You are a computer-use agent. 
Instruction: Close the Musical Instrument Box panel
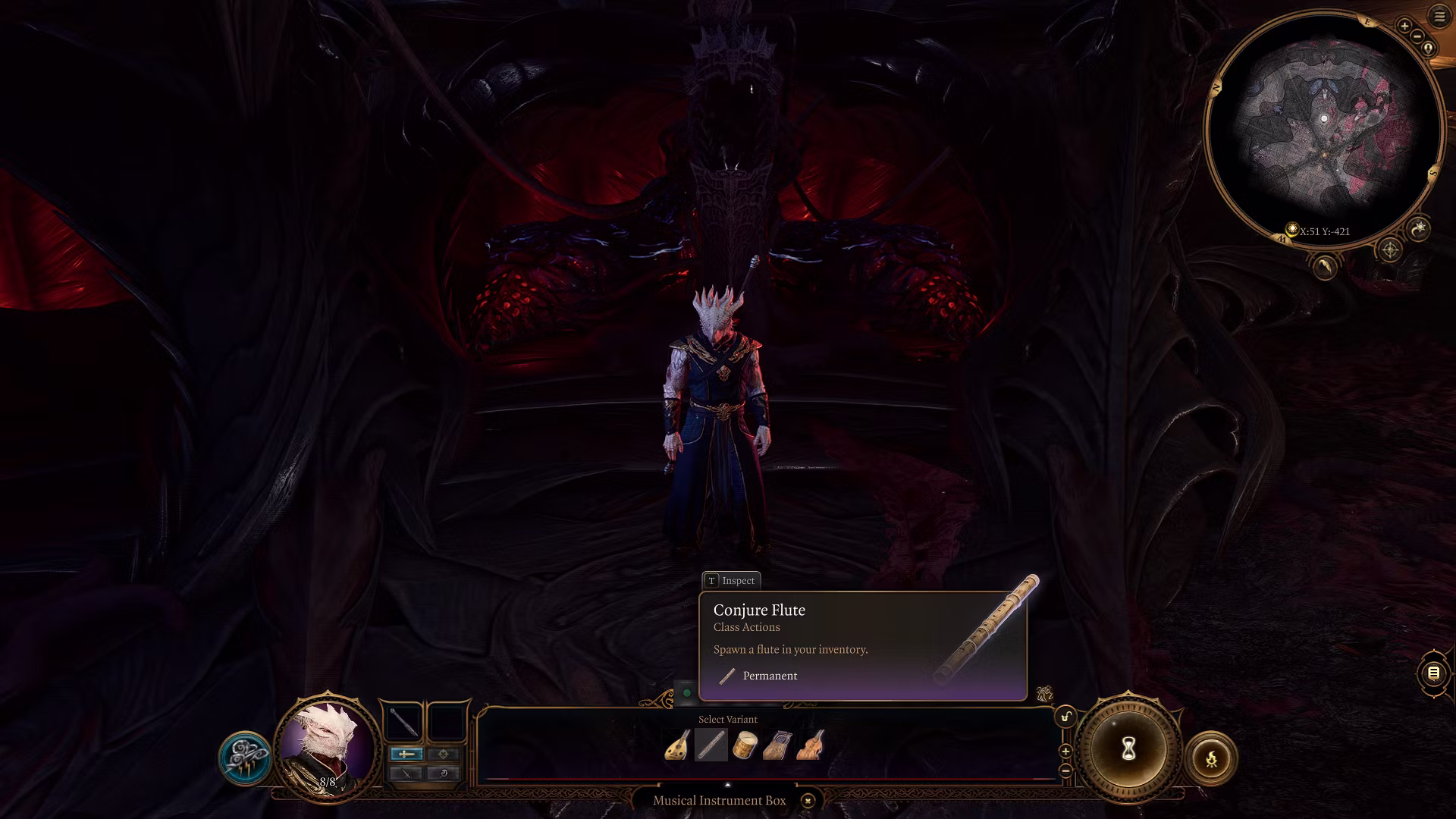click(808, 801)
